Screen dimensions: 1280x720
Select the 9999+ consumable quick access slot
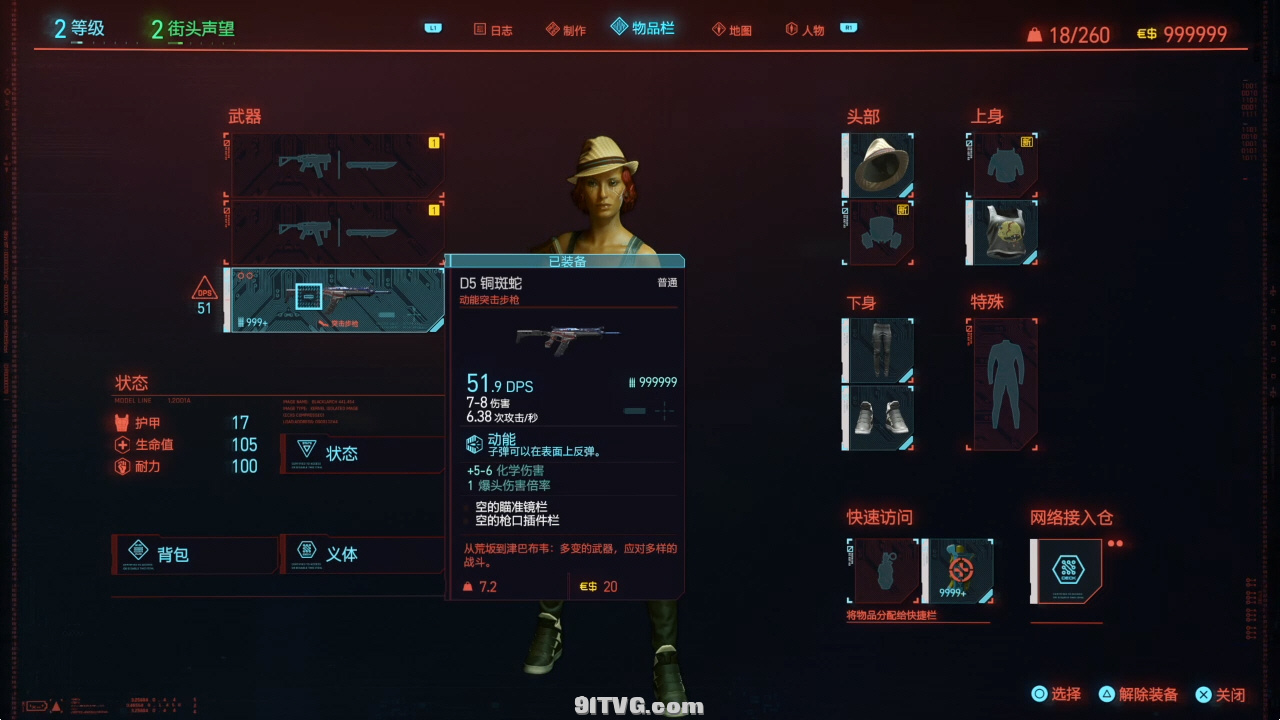coord(958,571)
